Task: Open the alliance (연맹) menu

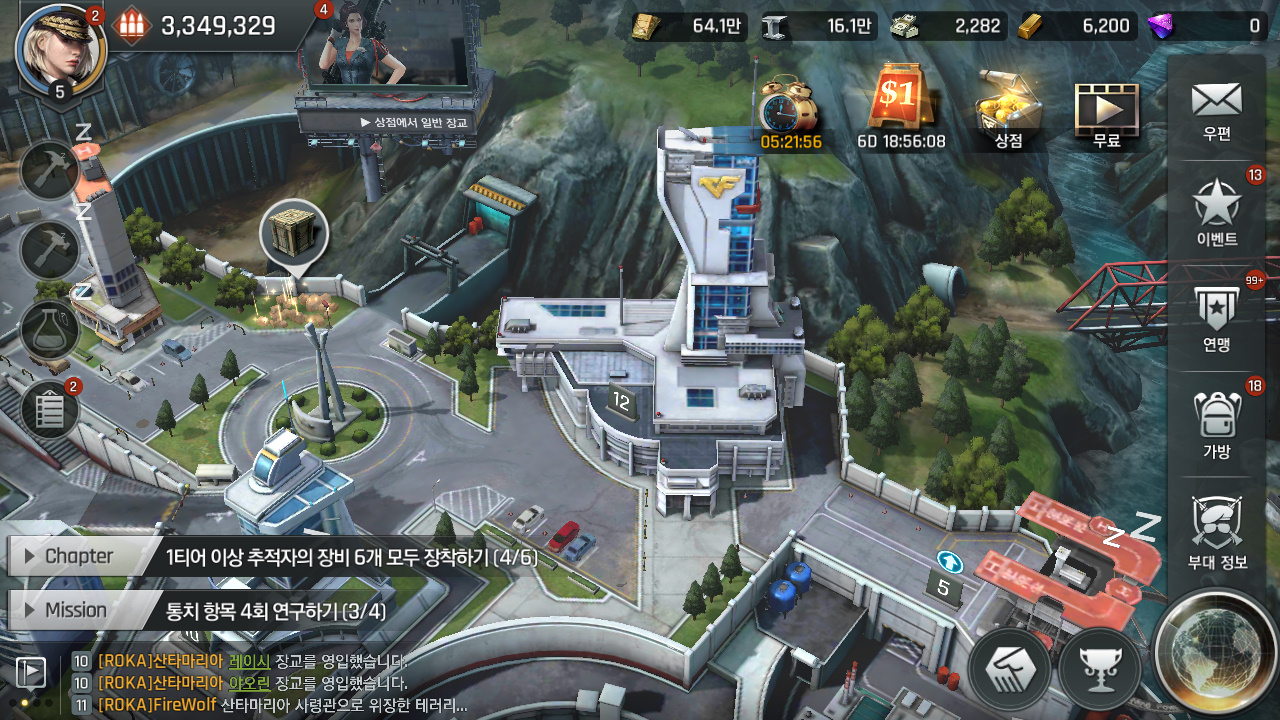Action: click(1216, 318)
